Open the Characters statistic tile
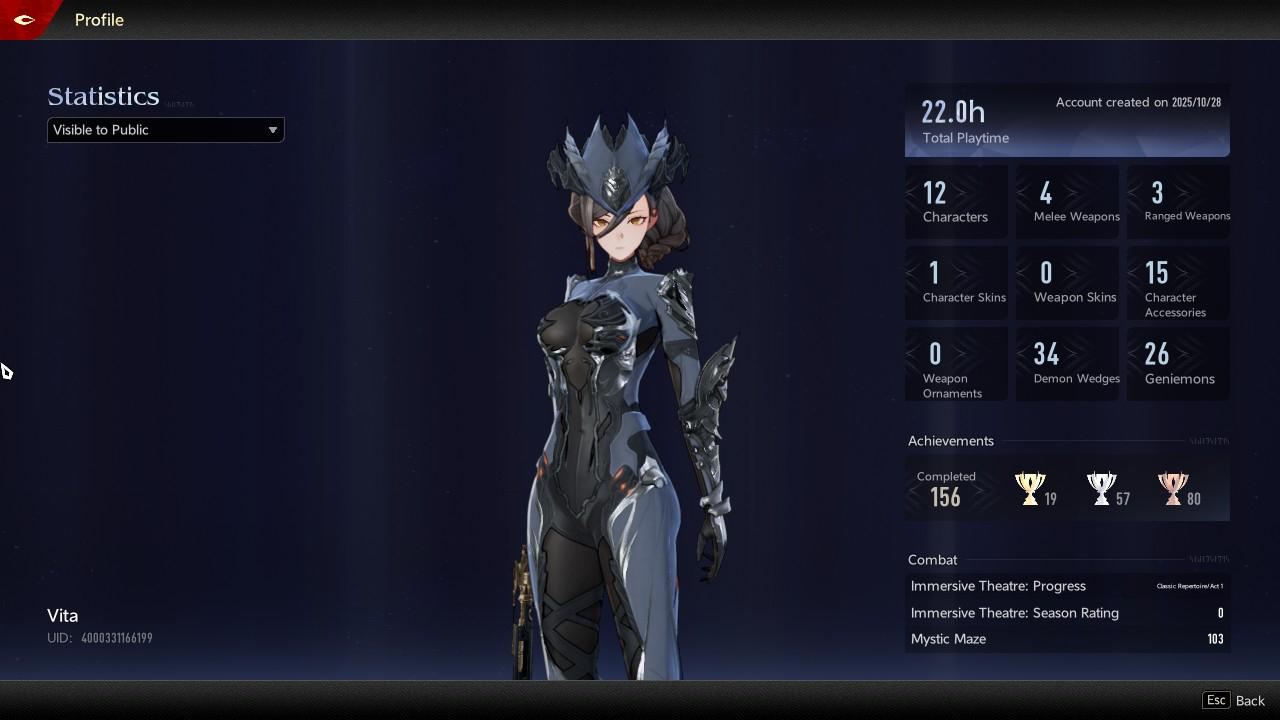The image size is (1280, 720). pos(956,202)
